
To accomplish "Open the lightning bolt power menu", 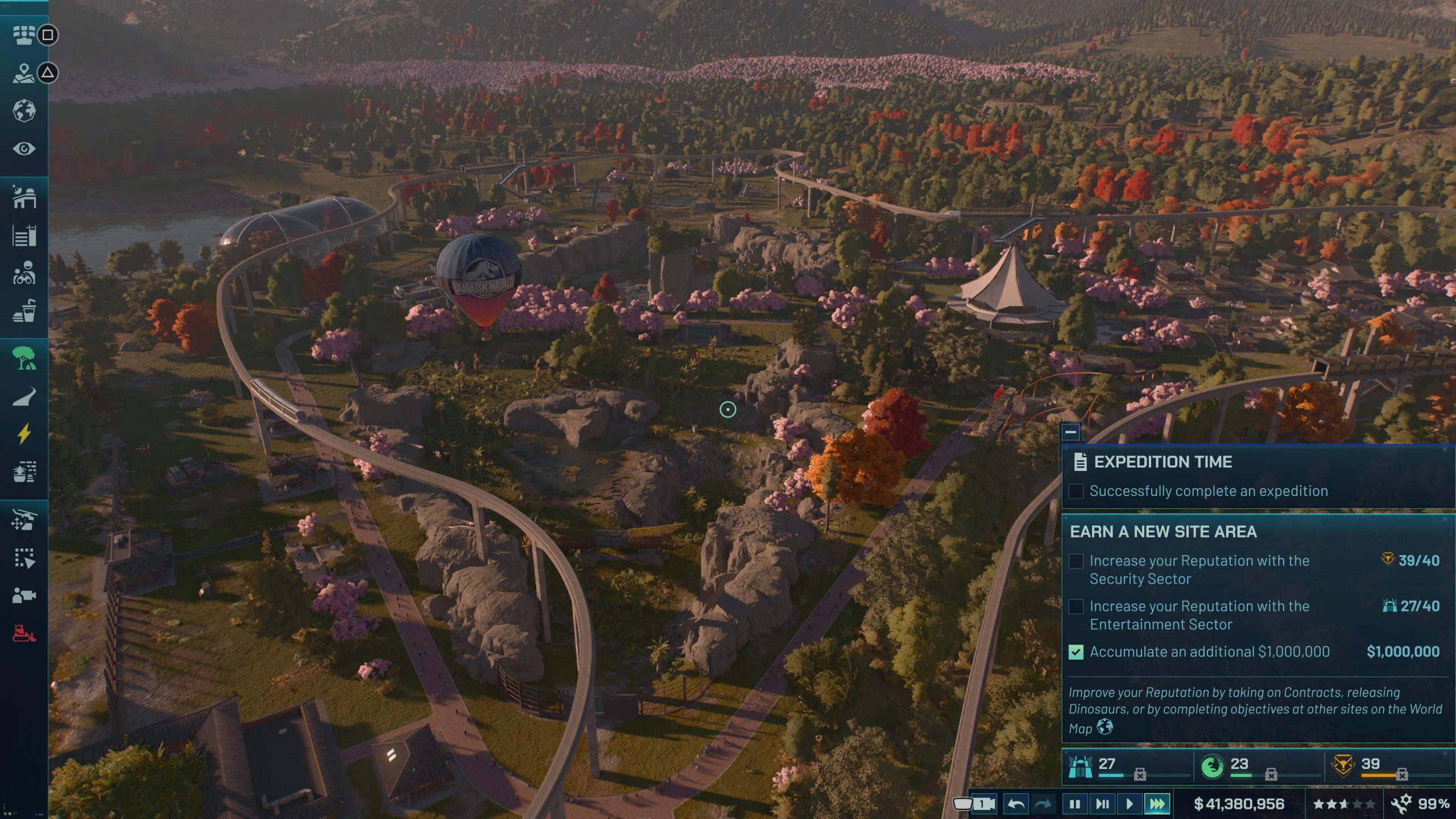I will 24,434.
